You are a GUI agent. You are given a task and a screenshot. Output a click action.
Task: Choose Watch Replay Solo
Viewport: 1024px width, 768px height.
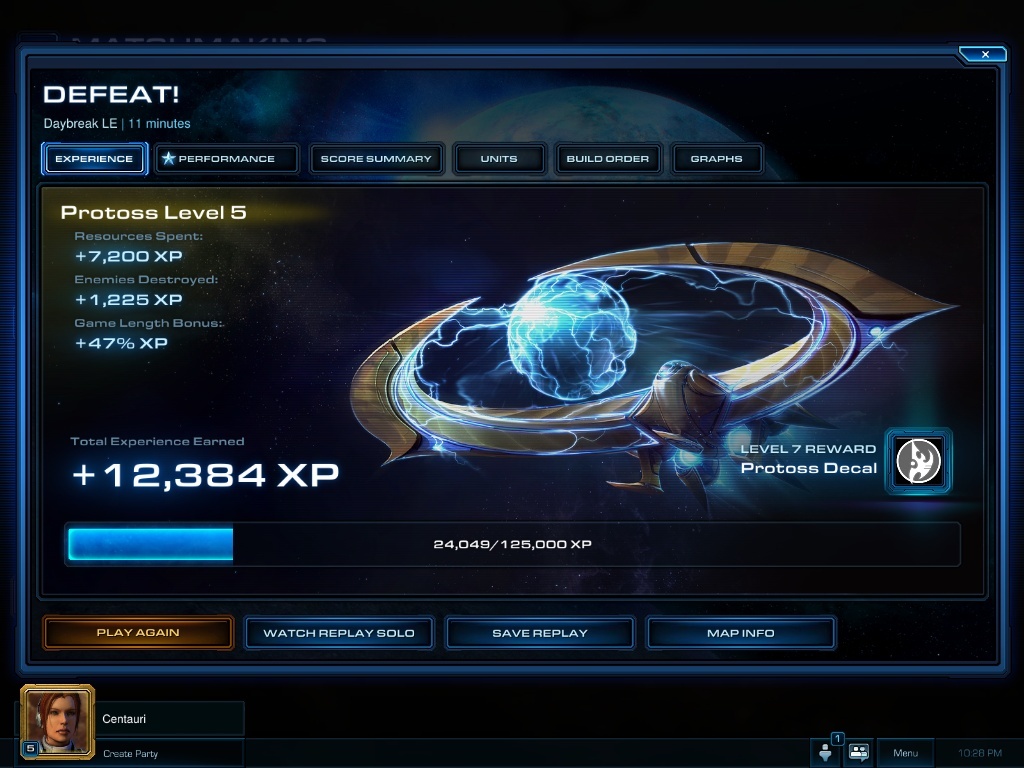339,633
